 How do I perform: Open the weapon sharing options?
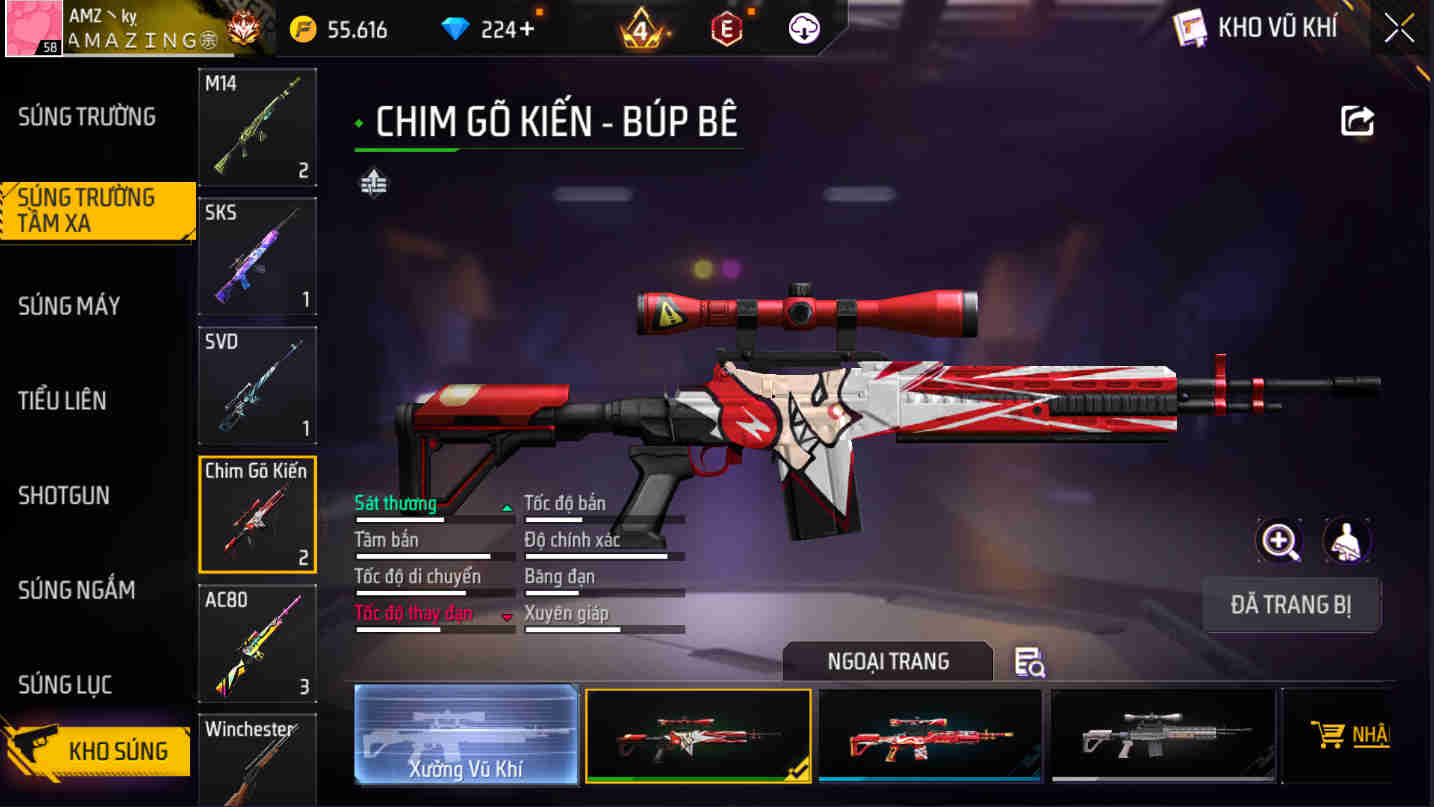point(1357,119)
